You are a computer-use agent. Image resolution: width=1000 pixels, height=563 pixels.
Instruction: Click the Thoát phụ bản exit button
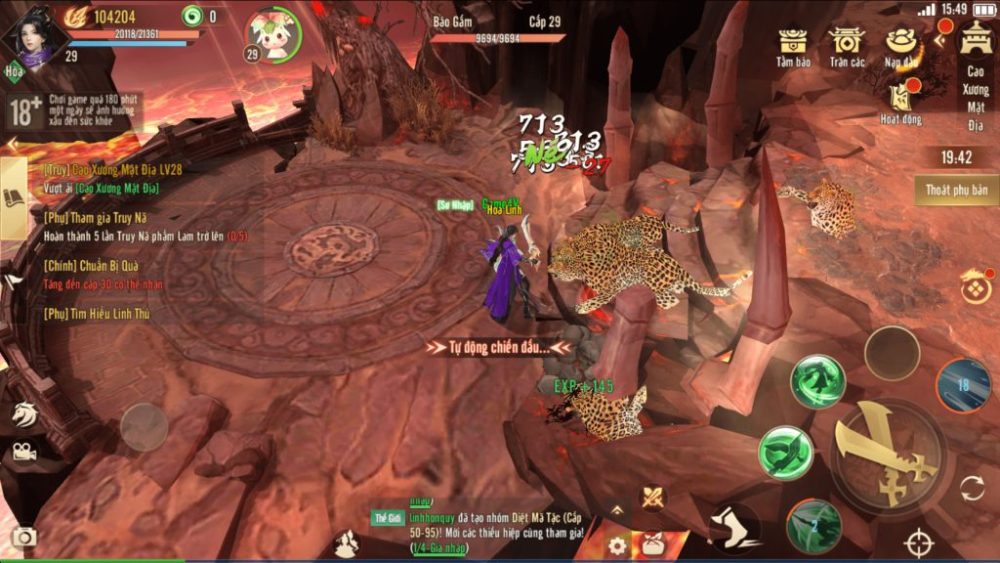tap(956, 190)
